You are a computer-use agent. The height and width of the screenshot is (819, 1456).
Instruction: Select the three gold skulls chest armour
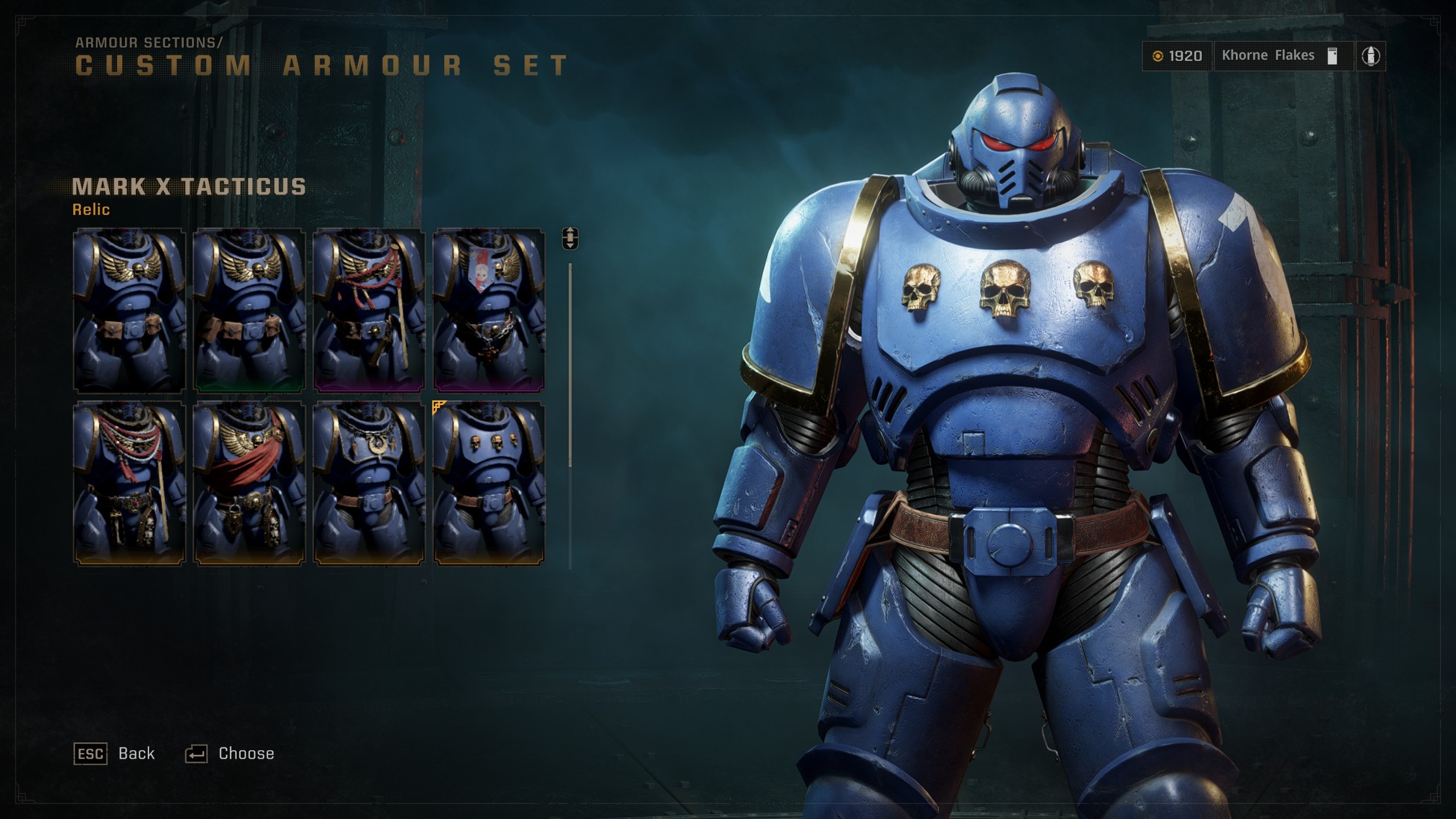pyautogui.click(x=489, y=483)
